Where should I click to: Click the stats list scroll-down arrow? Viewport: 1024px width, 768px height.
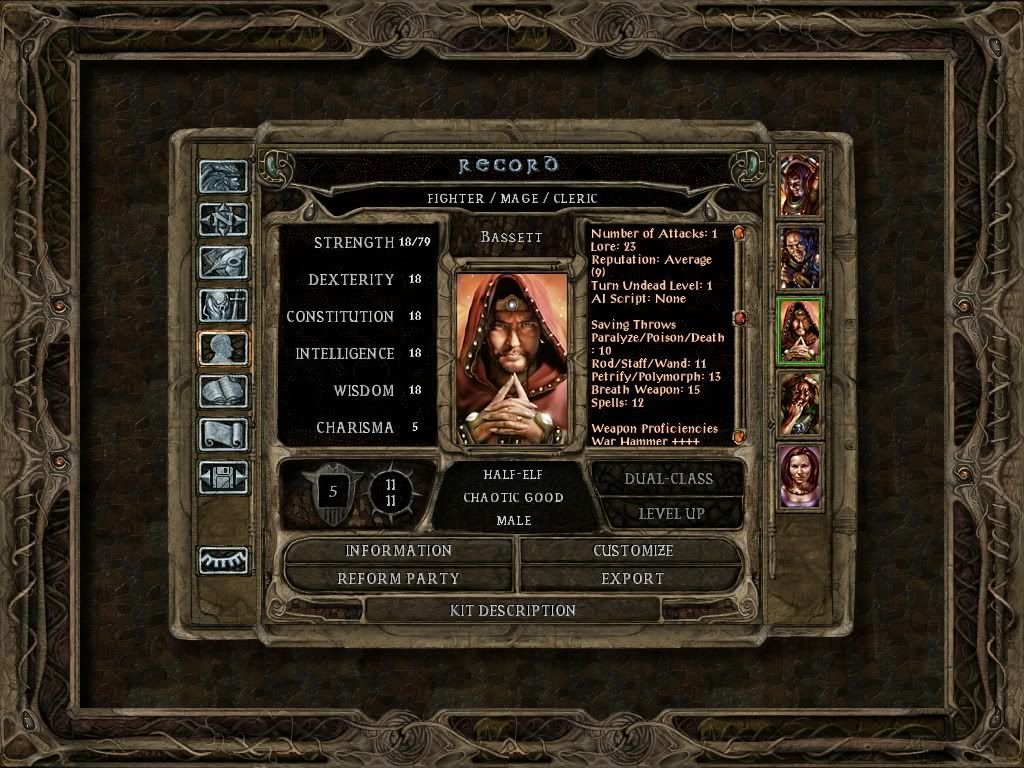pos(739,436)
